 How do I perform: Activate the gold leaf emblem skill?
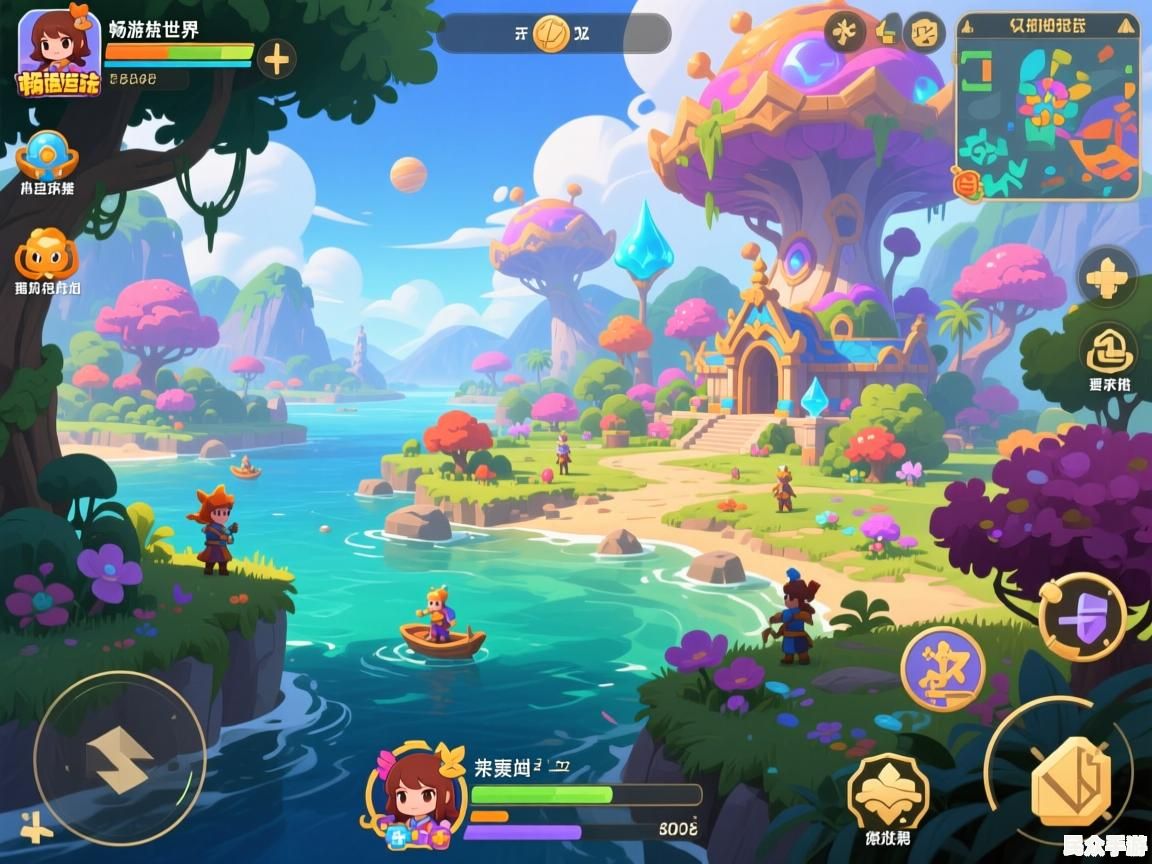(888, 795)
